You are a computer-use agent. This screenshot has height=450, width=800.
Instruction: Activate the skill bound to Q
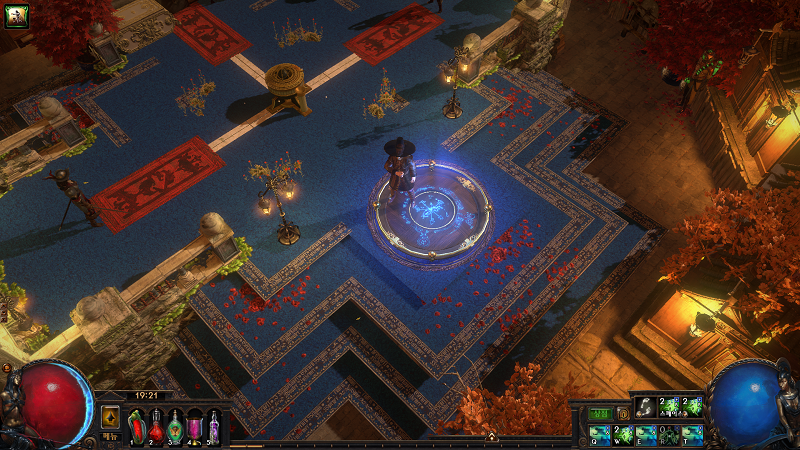tap(599, 434)
